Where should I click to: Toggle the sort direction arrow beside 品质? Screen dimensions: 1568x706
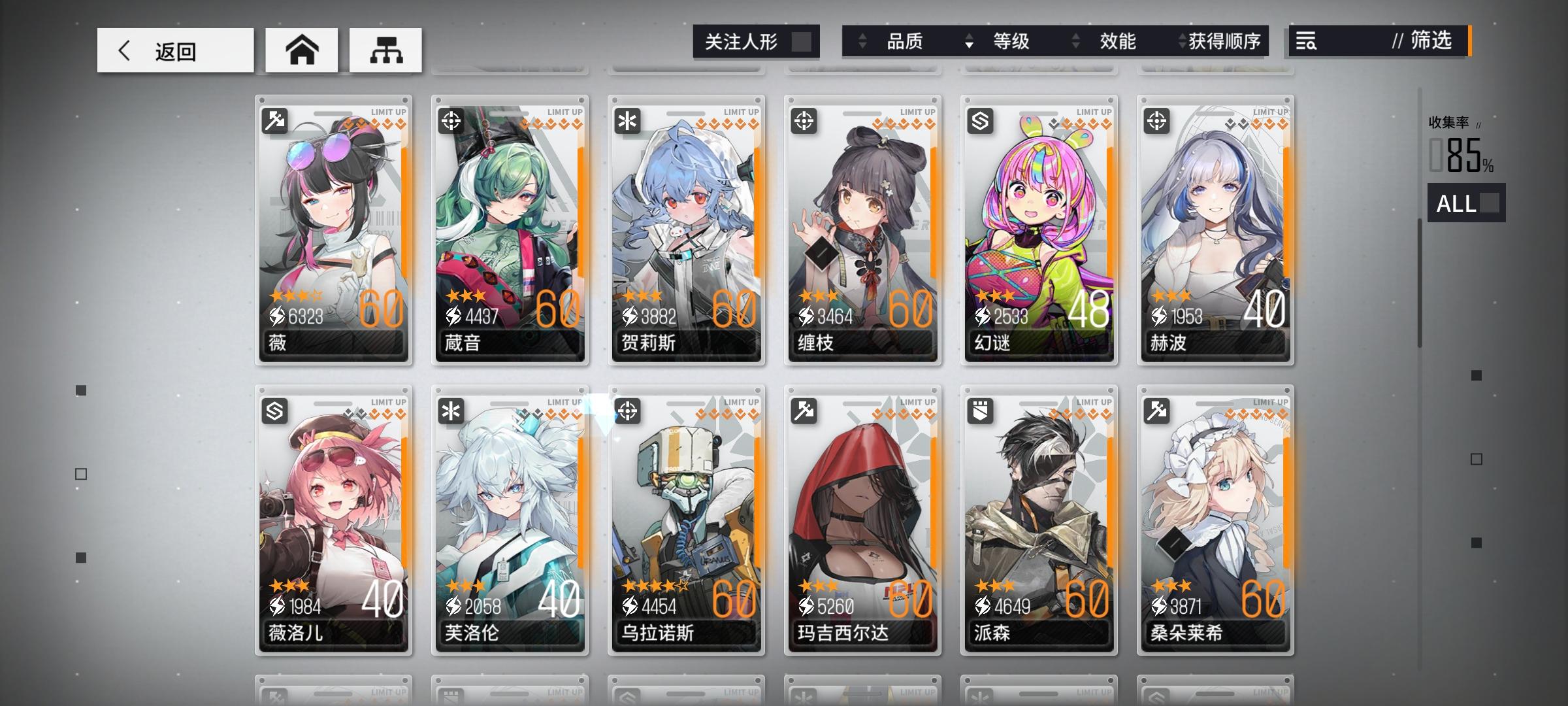(x=861, y=42)
